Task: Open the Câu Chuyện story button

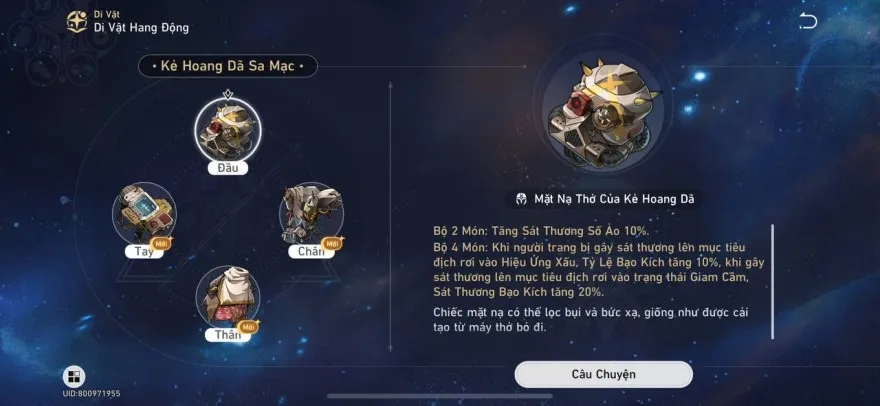Action: pos(603,374)
